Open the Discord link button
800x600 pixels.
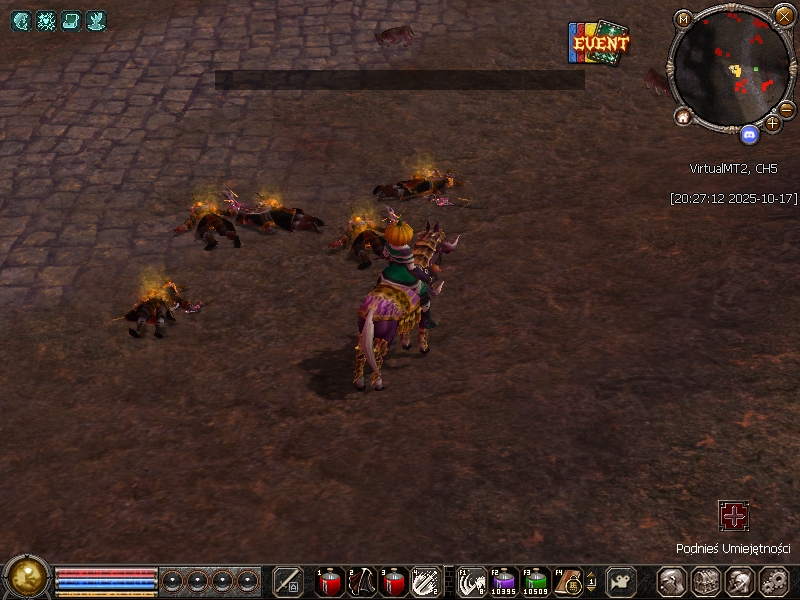(749, 133)
